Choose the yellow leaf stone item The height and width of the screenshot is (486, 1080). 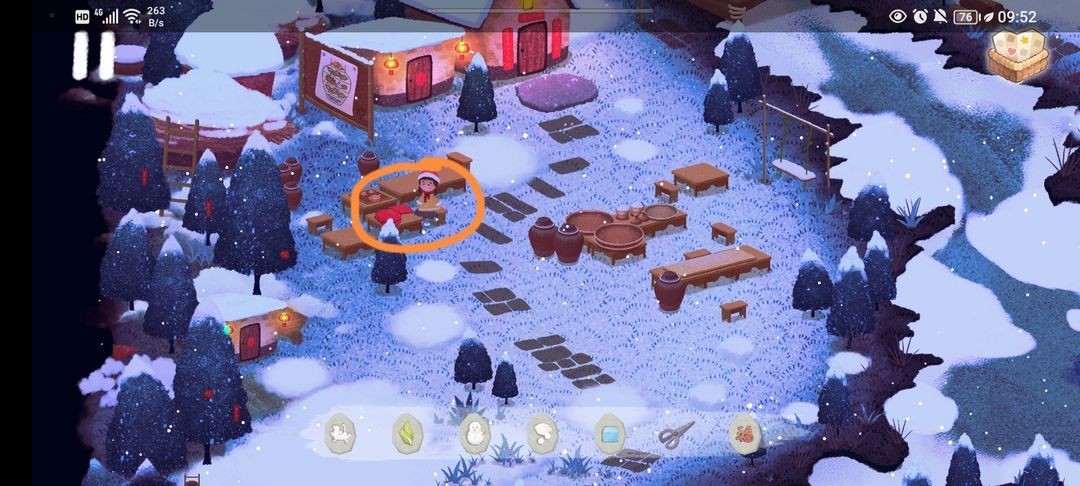click(407, 433)
